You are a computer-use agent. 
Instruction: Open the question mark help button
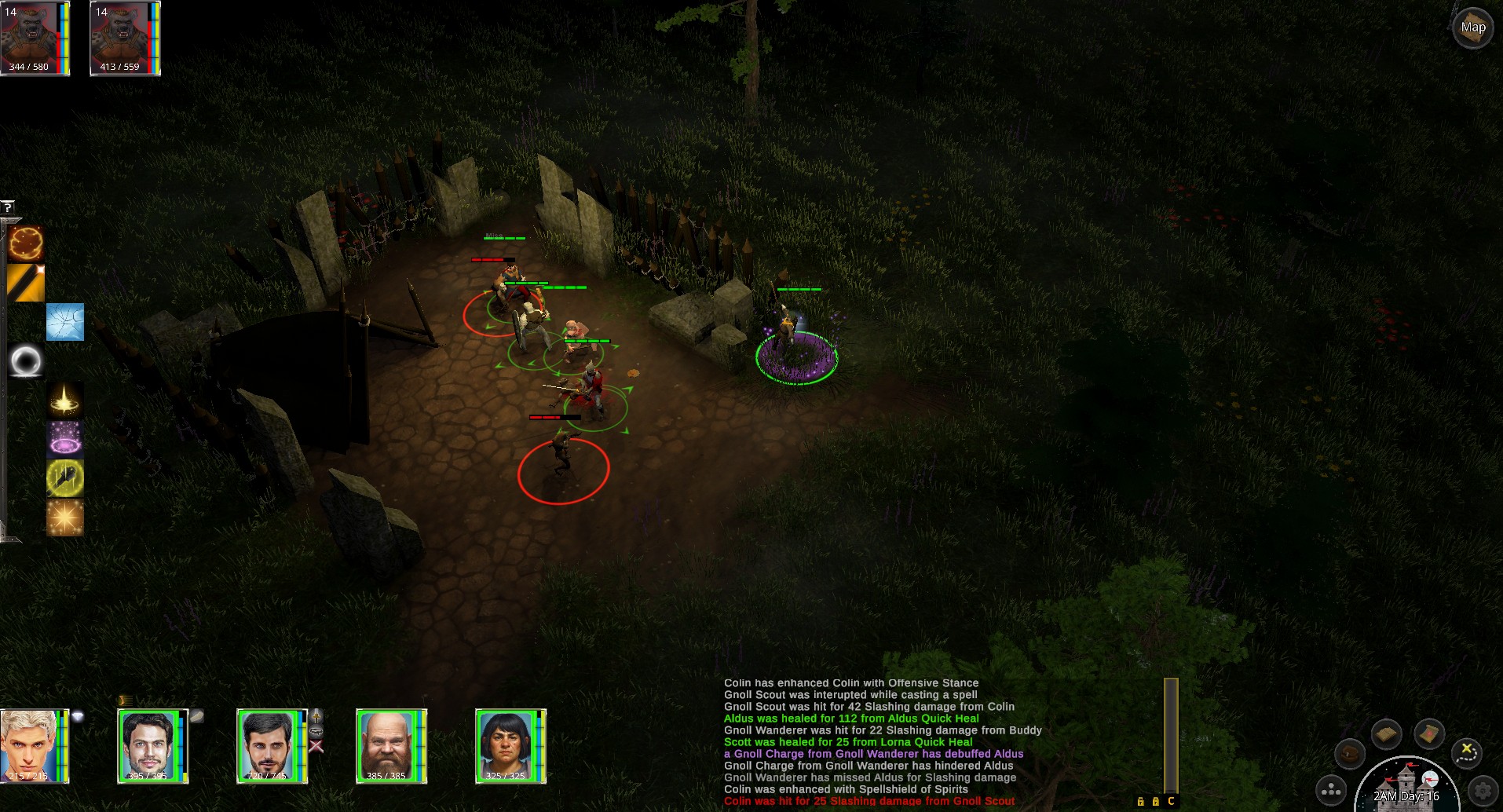8,207
